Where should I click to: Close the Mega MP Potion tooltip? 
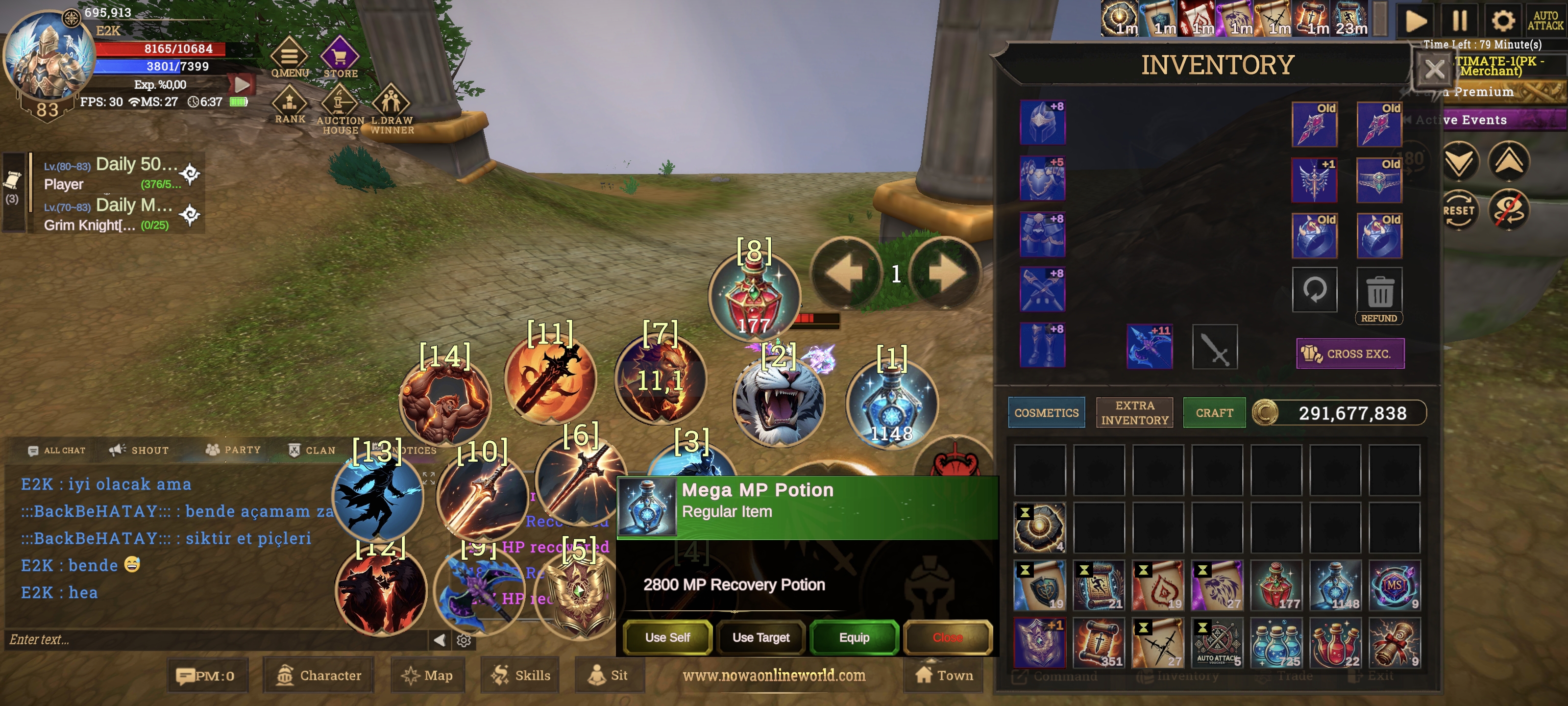coord(947,637)
